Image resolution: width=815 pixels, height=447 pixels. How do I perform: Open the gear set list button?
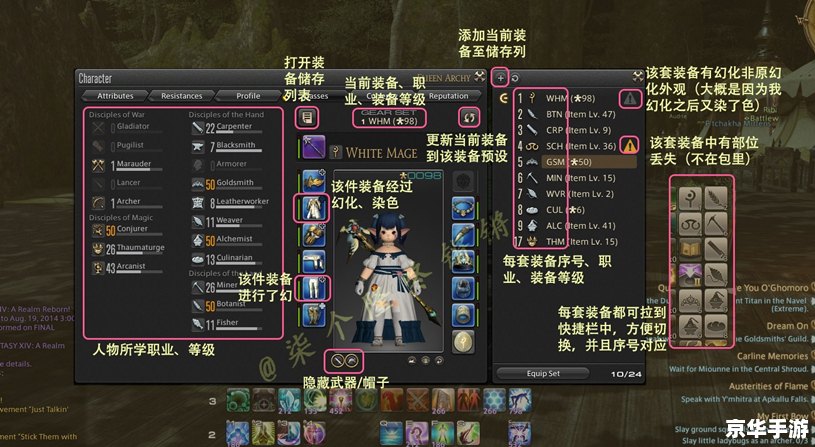pyautogui.click(x=308, y=117)
